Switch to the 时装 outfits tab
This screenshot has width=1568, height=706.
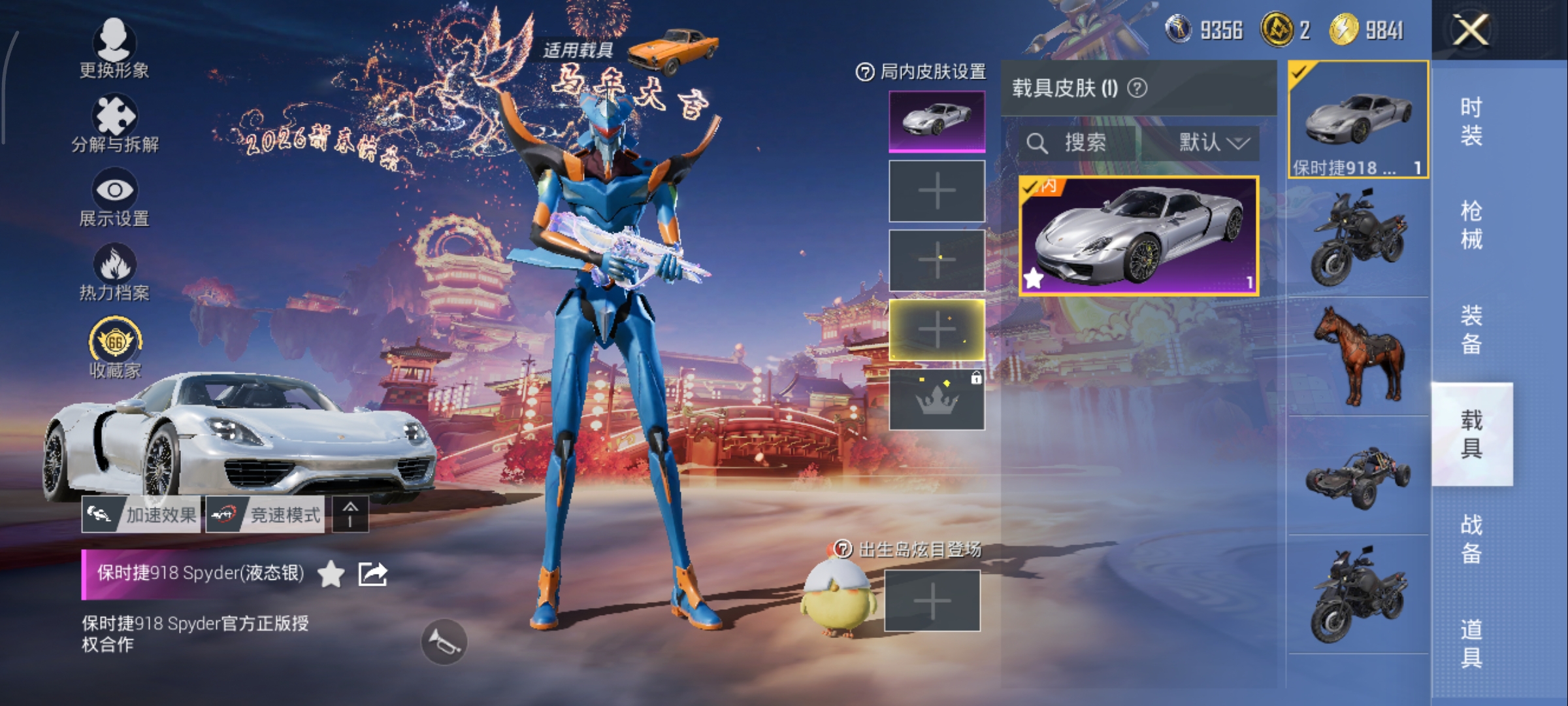(1471, 122)
